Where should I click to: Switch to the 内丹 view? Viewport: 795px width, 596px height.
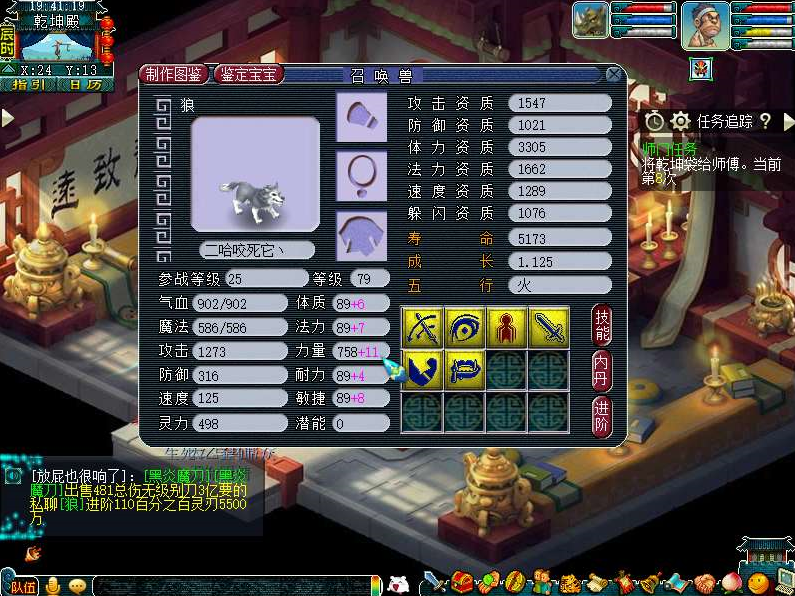tap(602, 368)
